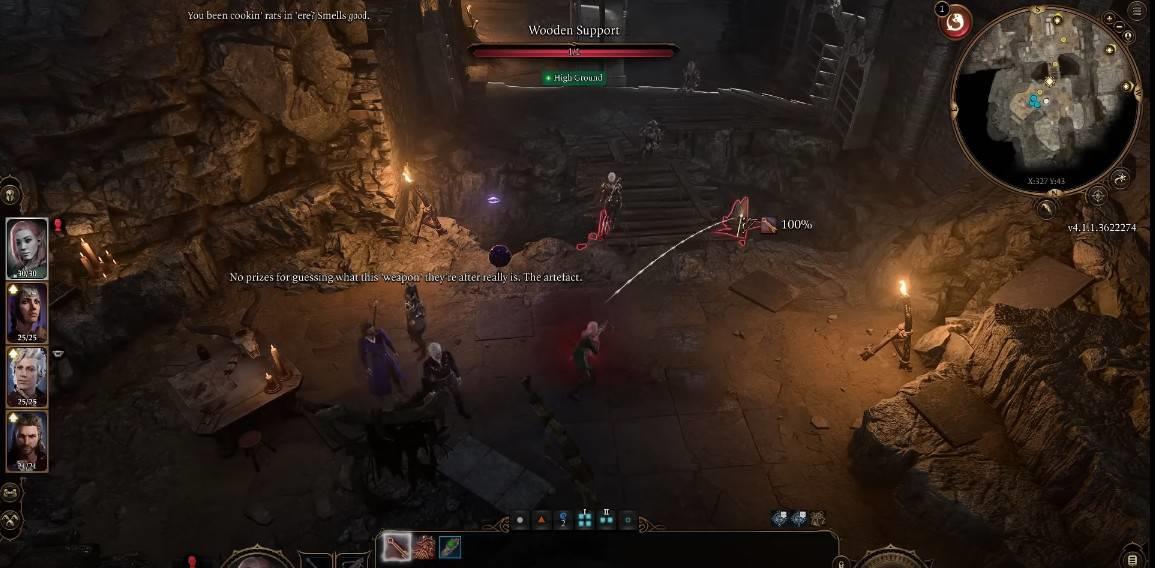1155x568 pixels.
Task: Select the pink-haired character portrait
Action: point(27,247)
